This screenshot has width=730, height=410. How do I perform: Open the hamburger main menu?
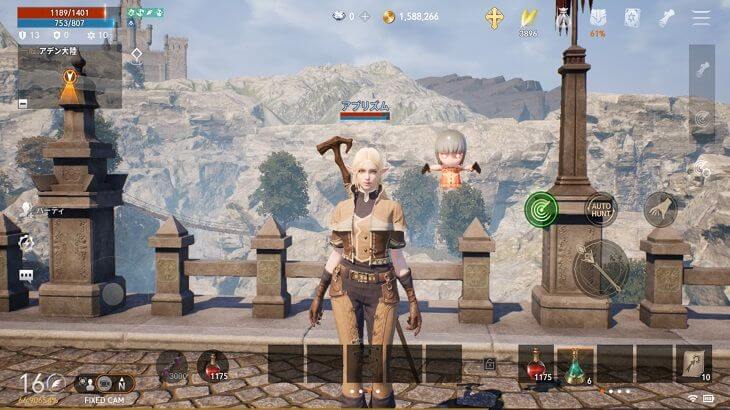(x=702, y=17)
